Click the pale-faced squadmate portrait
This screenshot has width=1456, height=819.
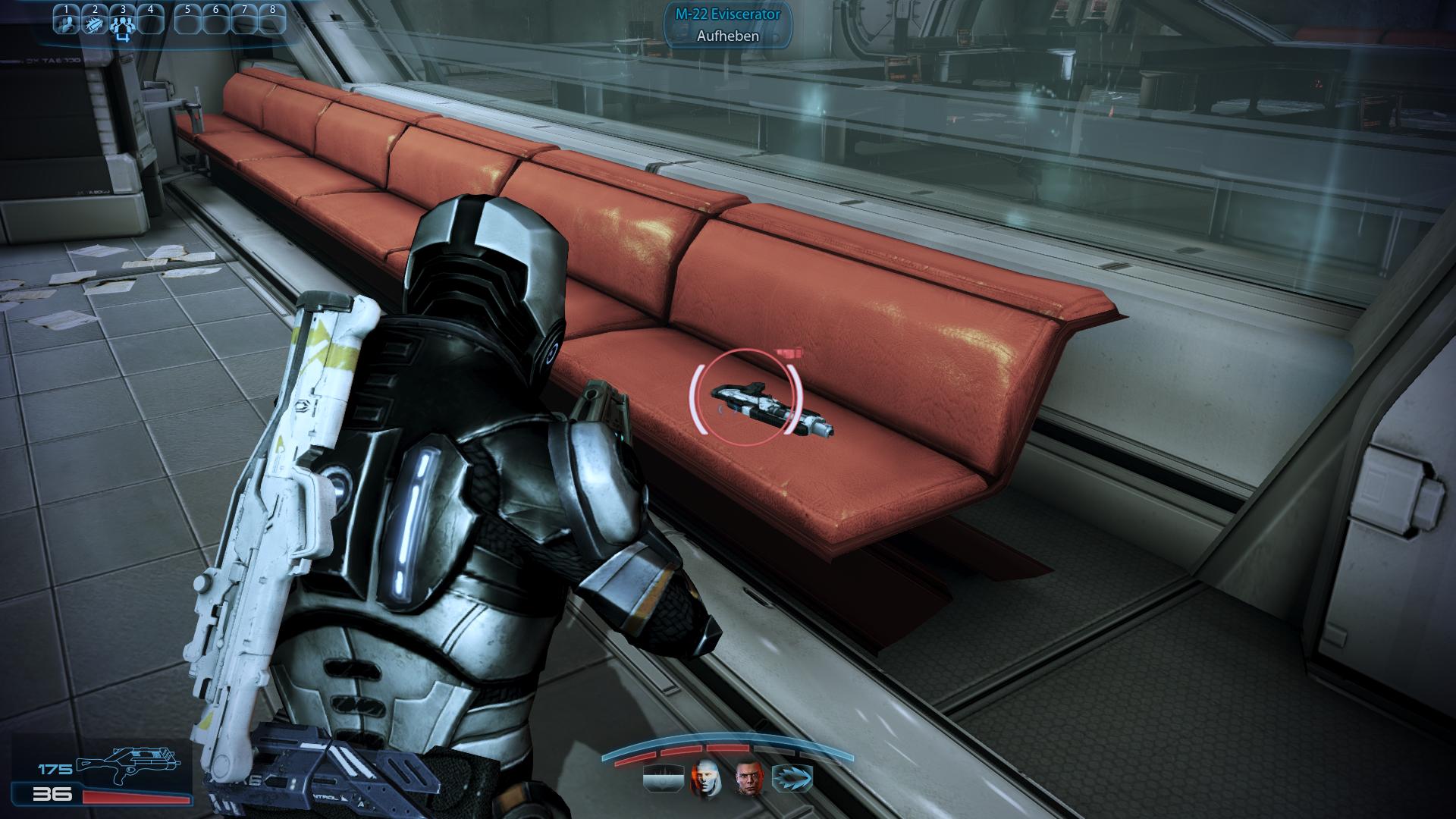tap(704, 777)
